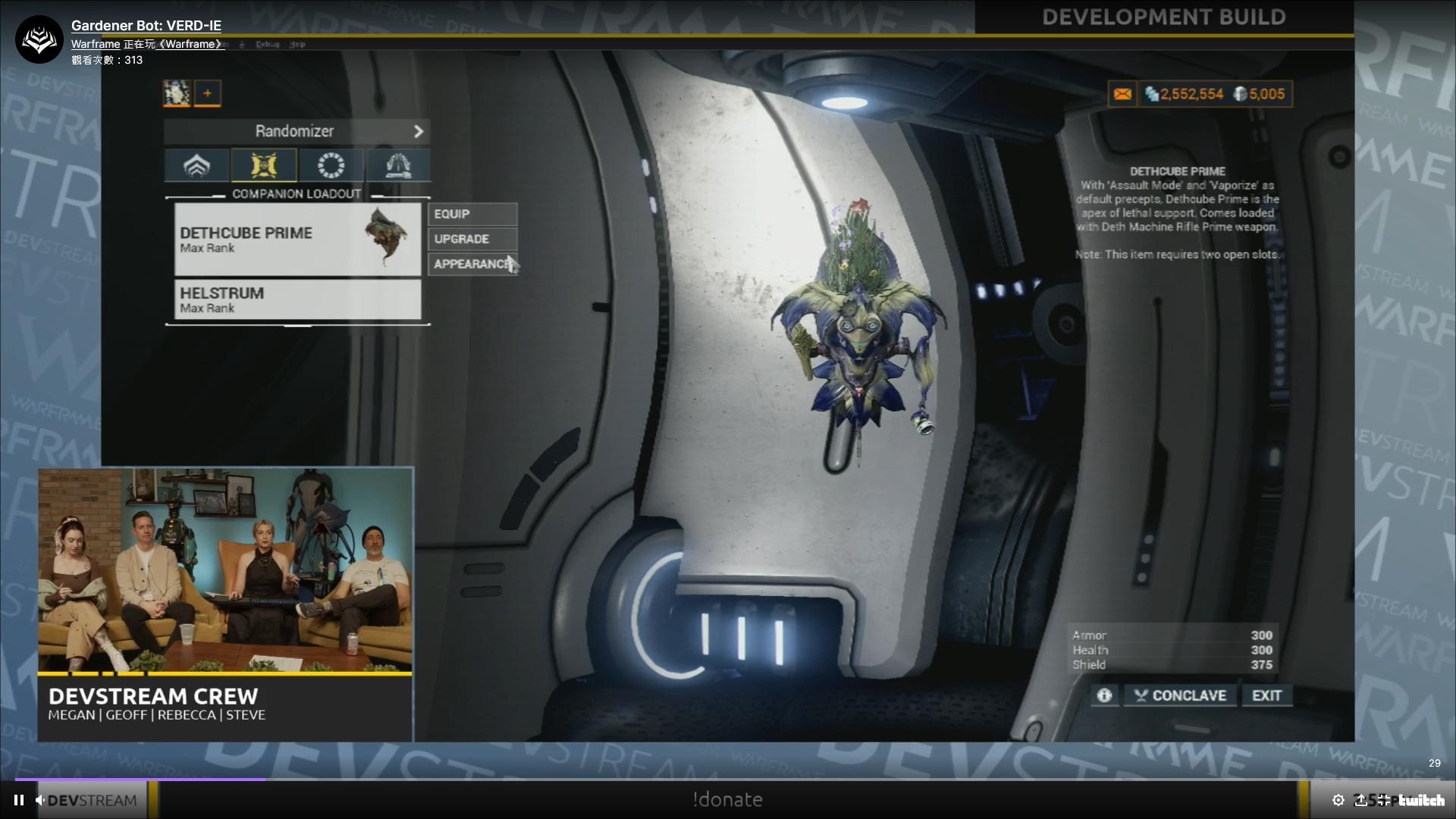Select the gear/hands loadout tab icon

point(397,165)
